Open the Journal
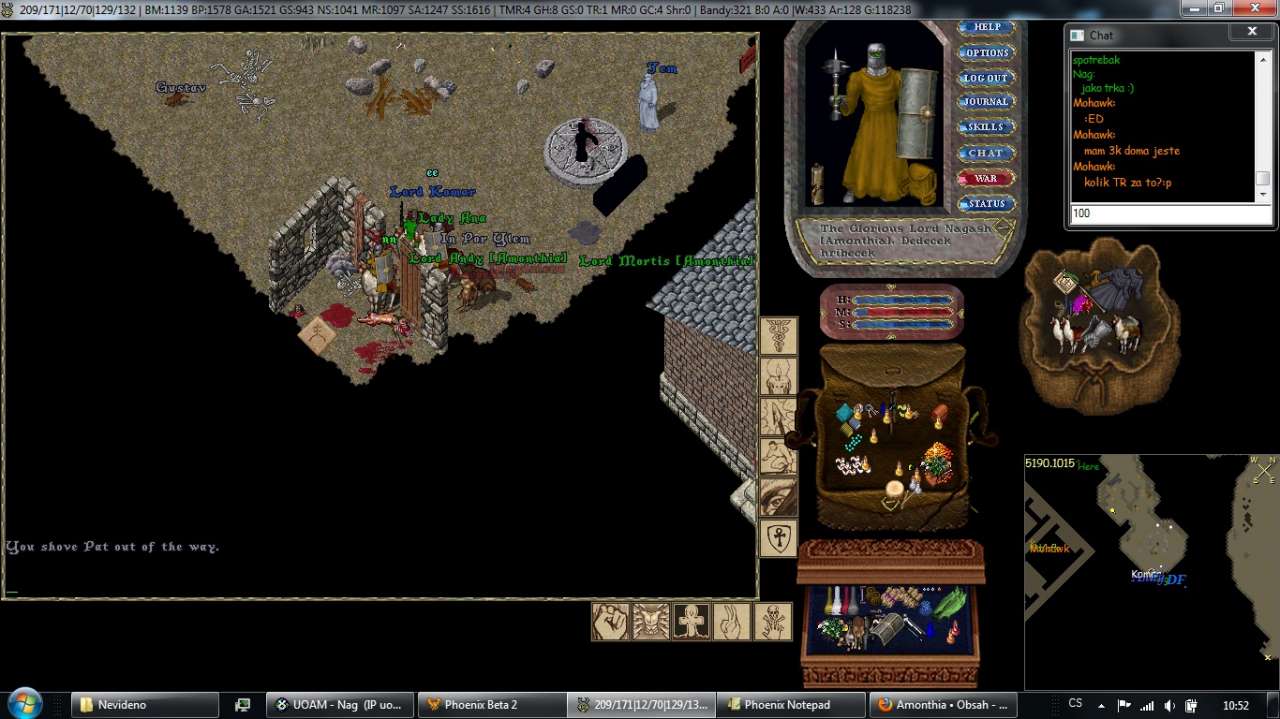The image size is (1280, 719). tap(986, 102)
